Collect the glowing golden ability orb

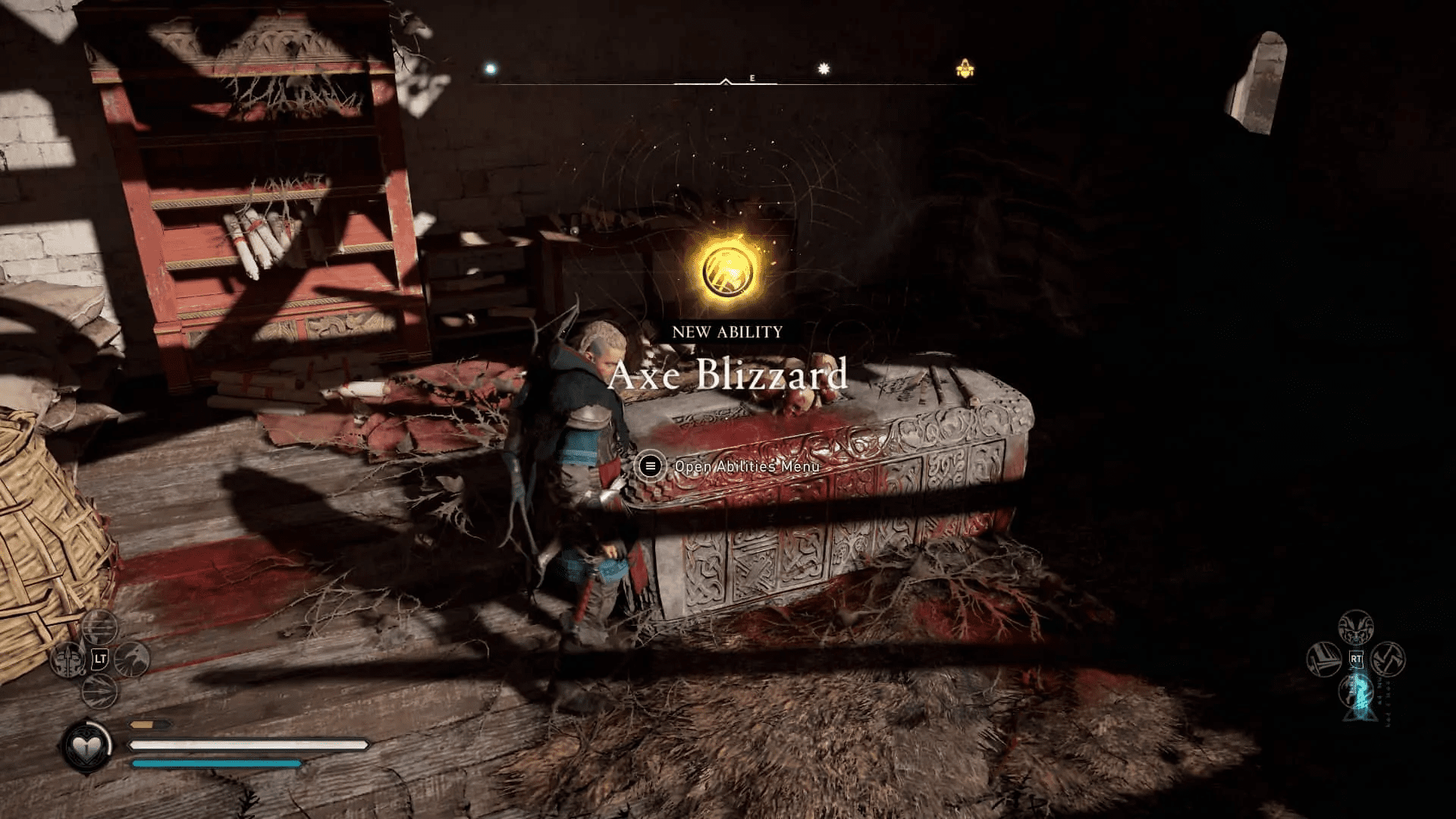tap(728, 267)
